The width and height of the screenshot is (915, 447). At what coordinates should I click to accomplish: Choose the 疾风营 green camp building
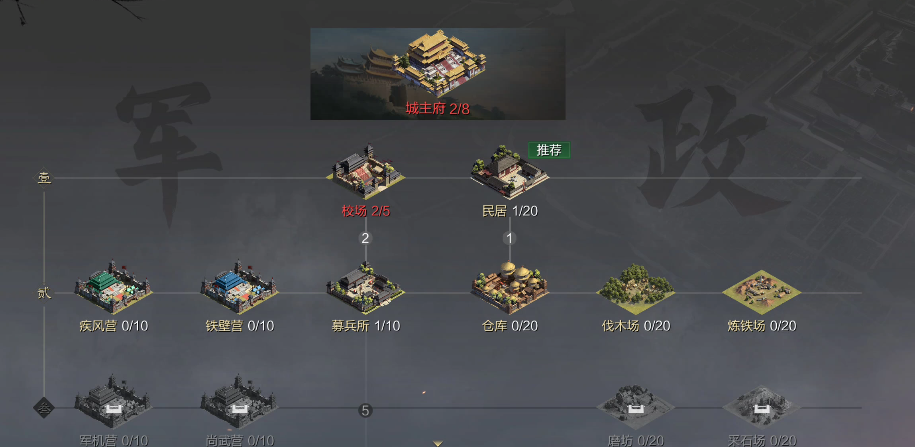(x=113, y=288)
